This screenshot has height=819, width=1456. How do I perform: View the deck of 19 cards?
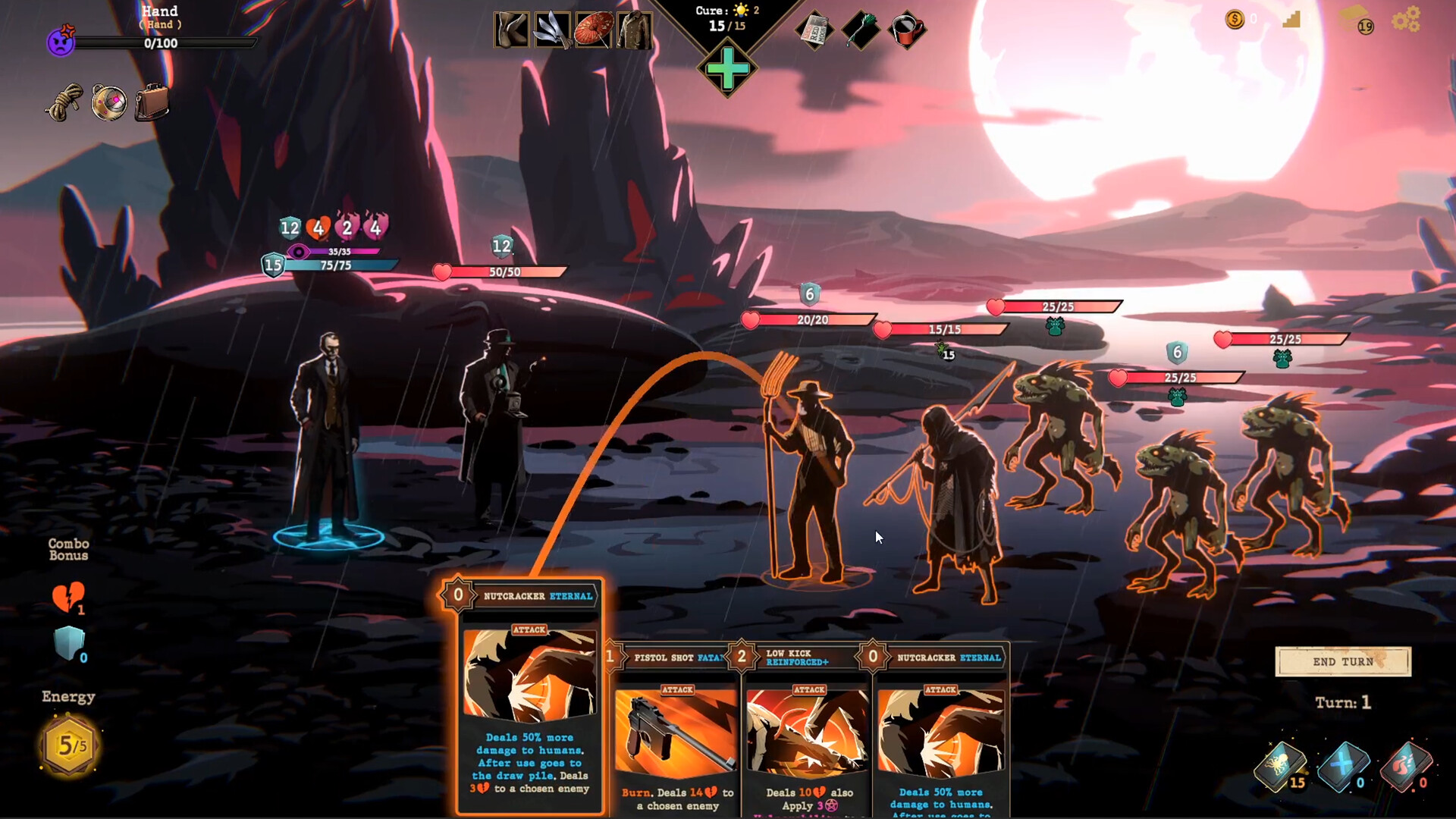[x=1355, y=20]
